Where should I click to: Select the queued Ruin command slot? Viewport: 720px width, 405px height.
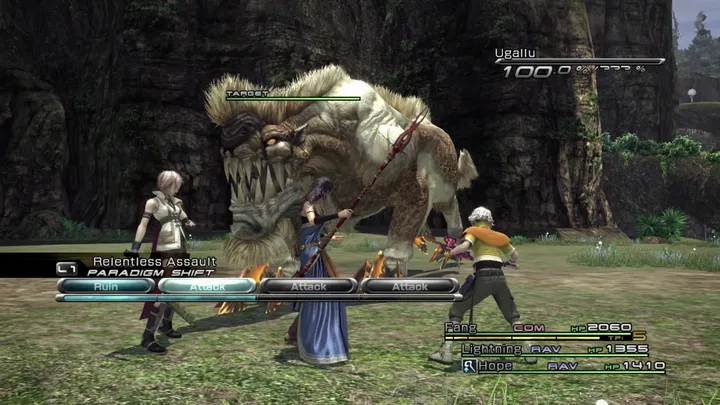(106, 286)
